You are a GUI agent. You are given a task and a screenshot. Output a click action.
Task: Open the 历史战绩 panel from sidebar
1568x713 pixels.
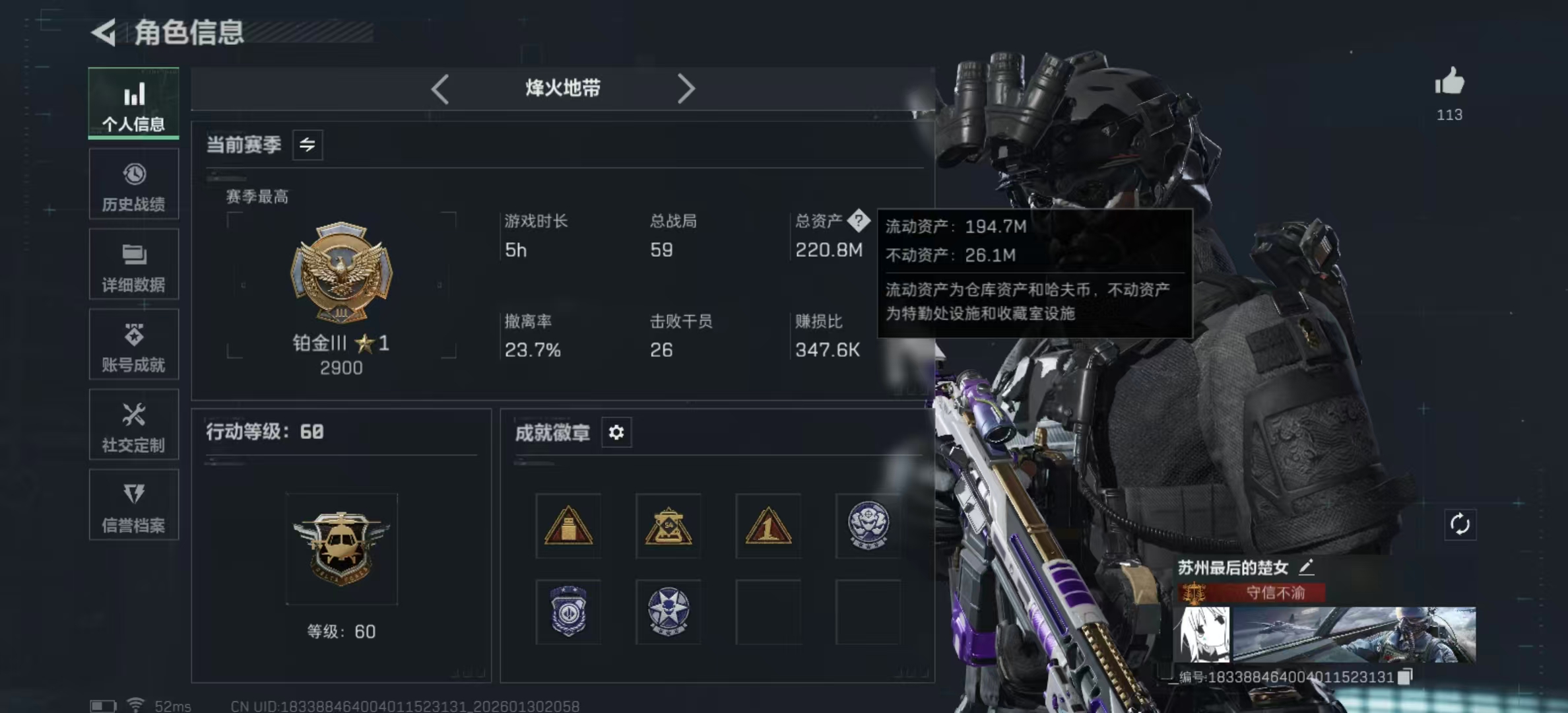[134, 184]
